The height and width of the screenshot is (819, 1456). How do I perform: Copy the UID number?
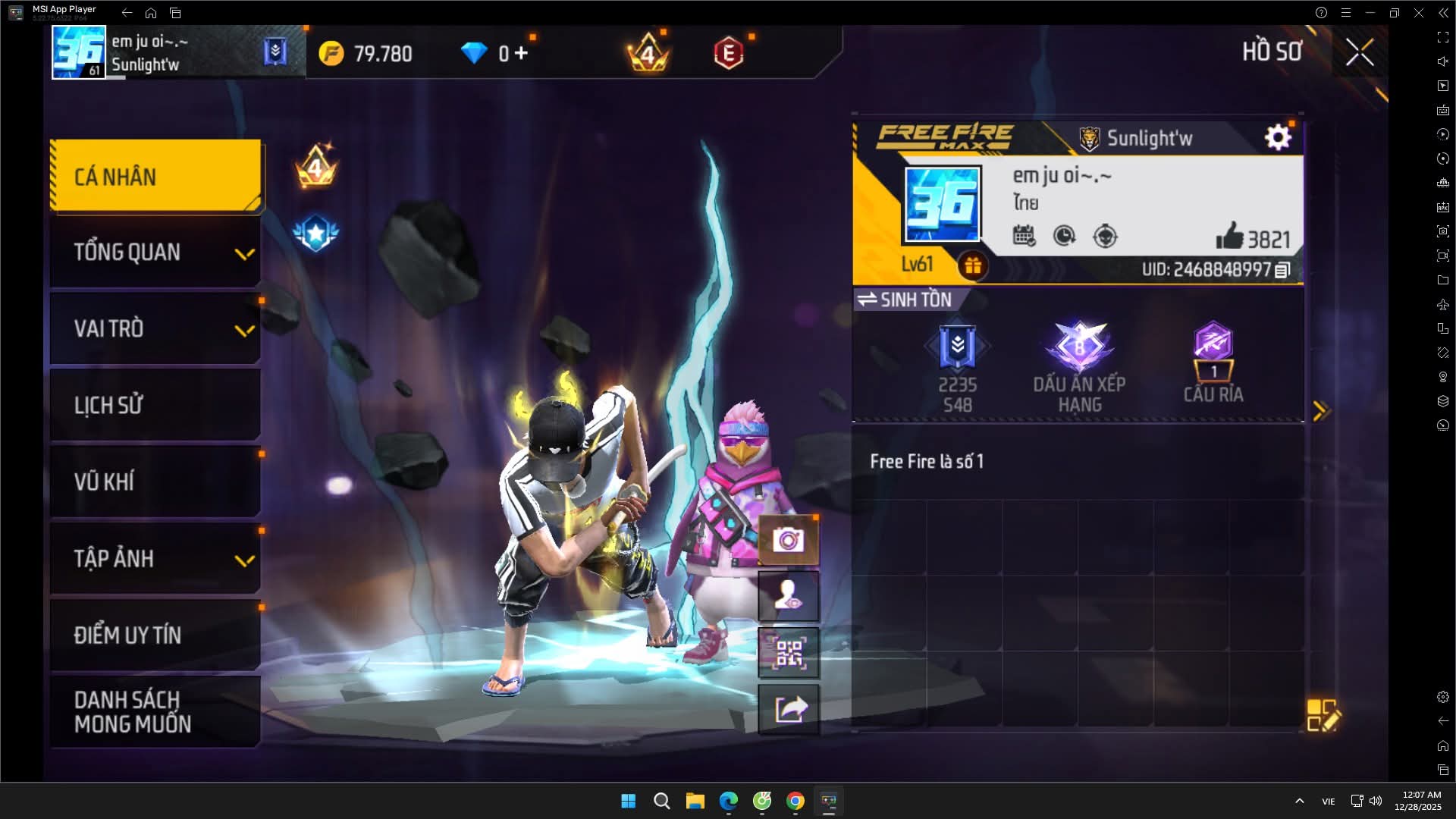point(1282,270)
